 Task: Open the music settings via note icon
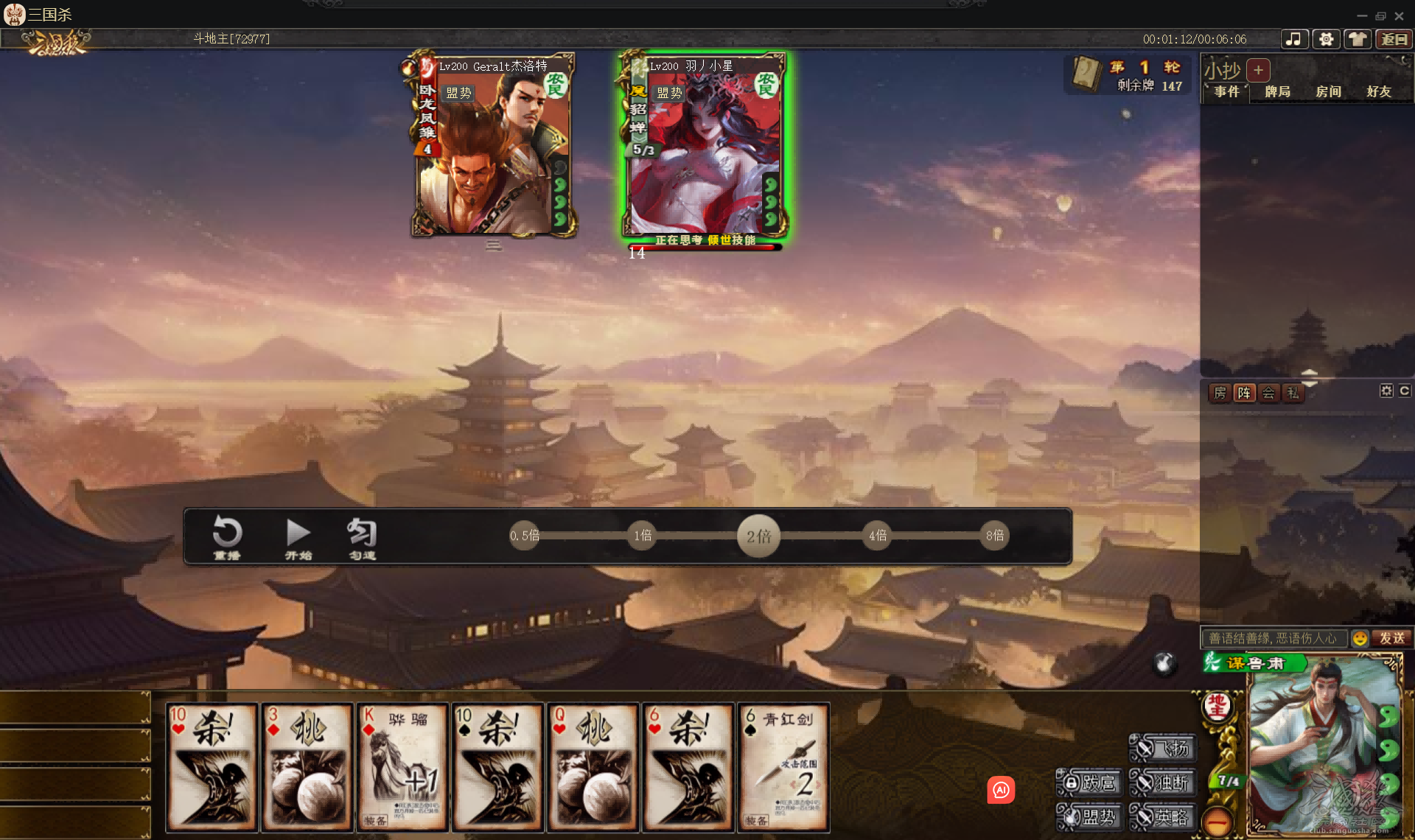1294,39
